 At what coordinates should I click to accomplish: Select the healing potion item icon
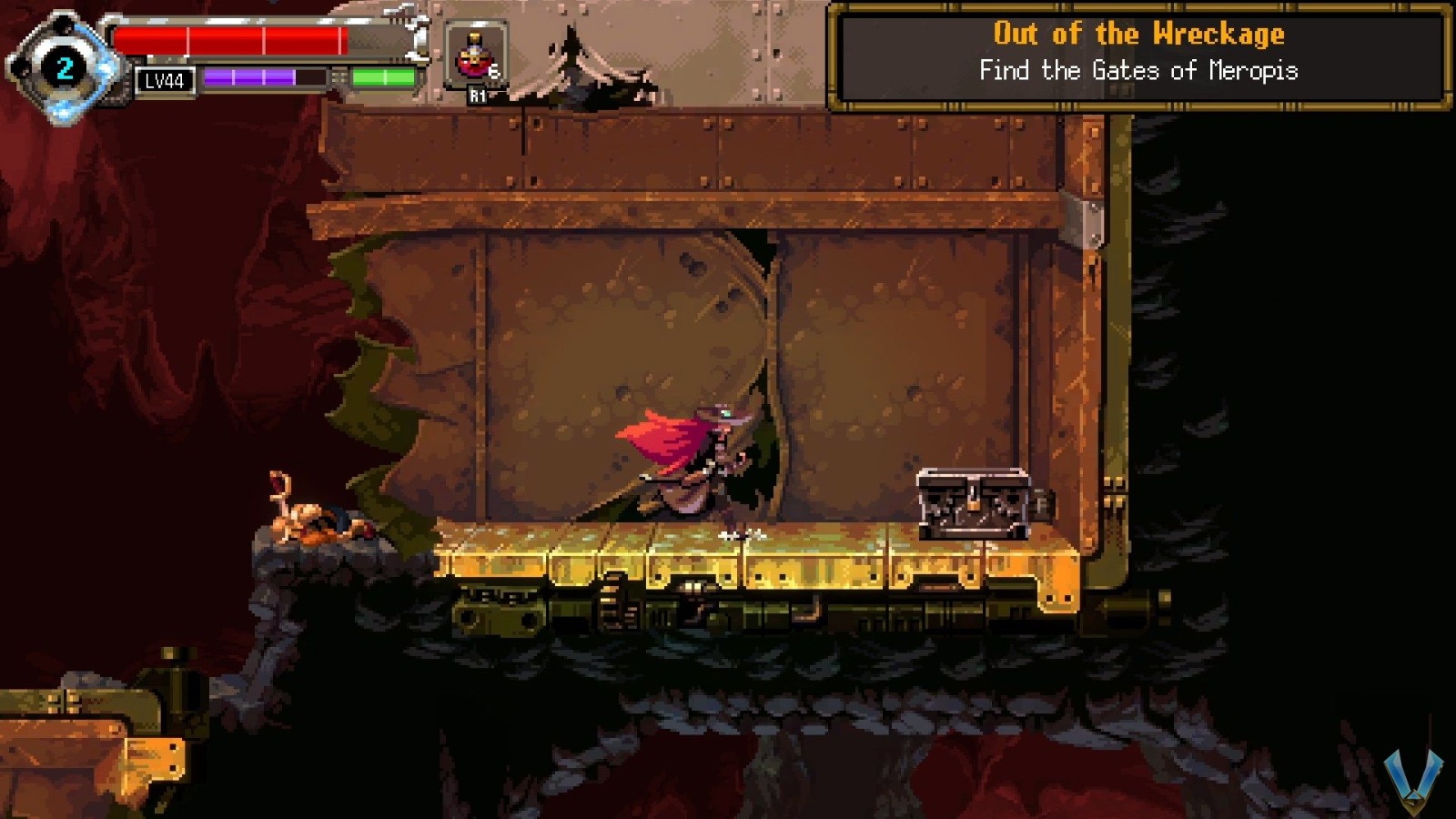click(473, 58)
